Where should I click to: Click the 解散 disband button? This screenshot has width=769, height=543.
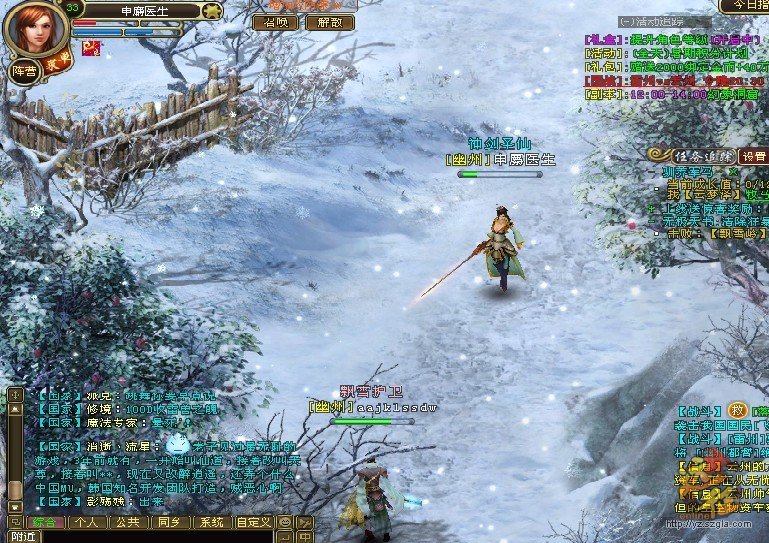click(330, 22)
